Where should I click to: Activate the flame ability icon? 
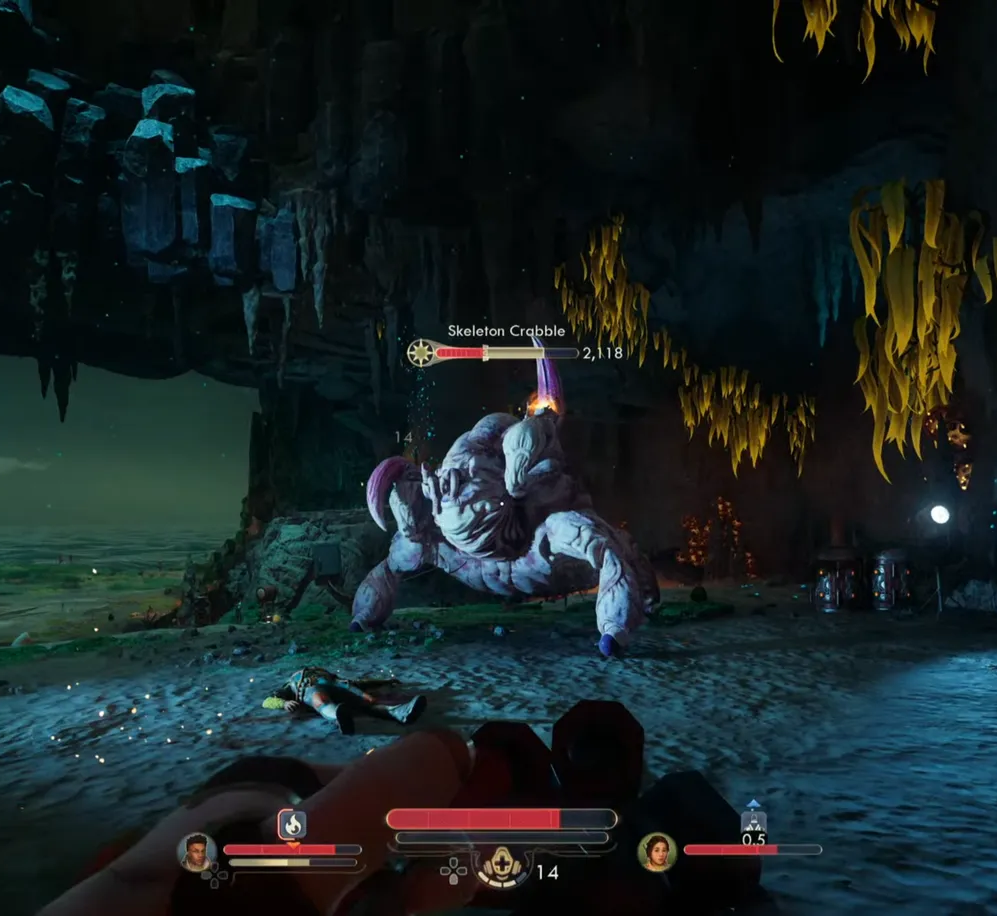click(x=292, y=825)
